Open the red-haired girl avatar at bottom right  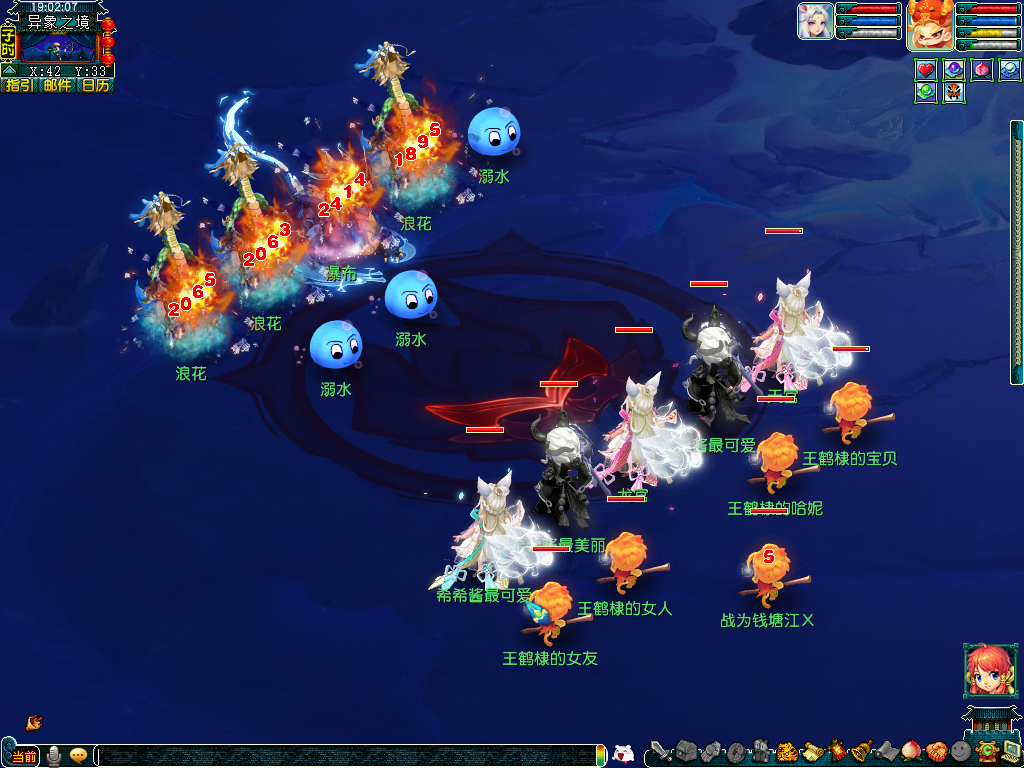[982, 670]
